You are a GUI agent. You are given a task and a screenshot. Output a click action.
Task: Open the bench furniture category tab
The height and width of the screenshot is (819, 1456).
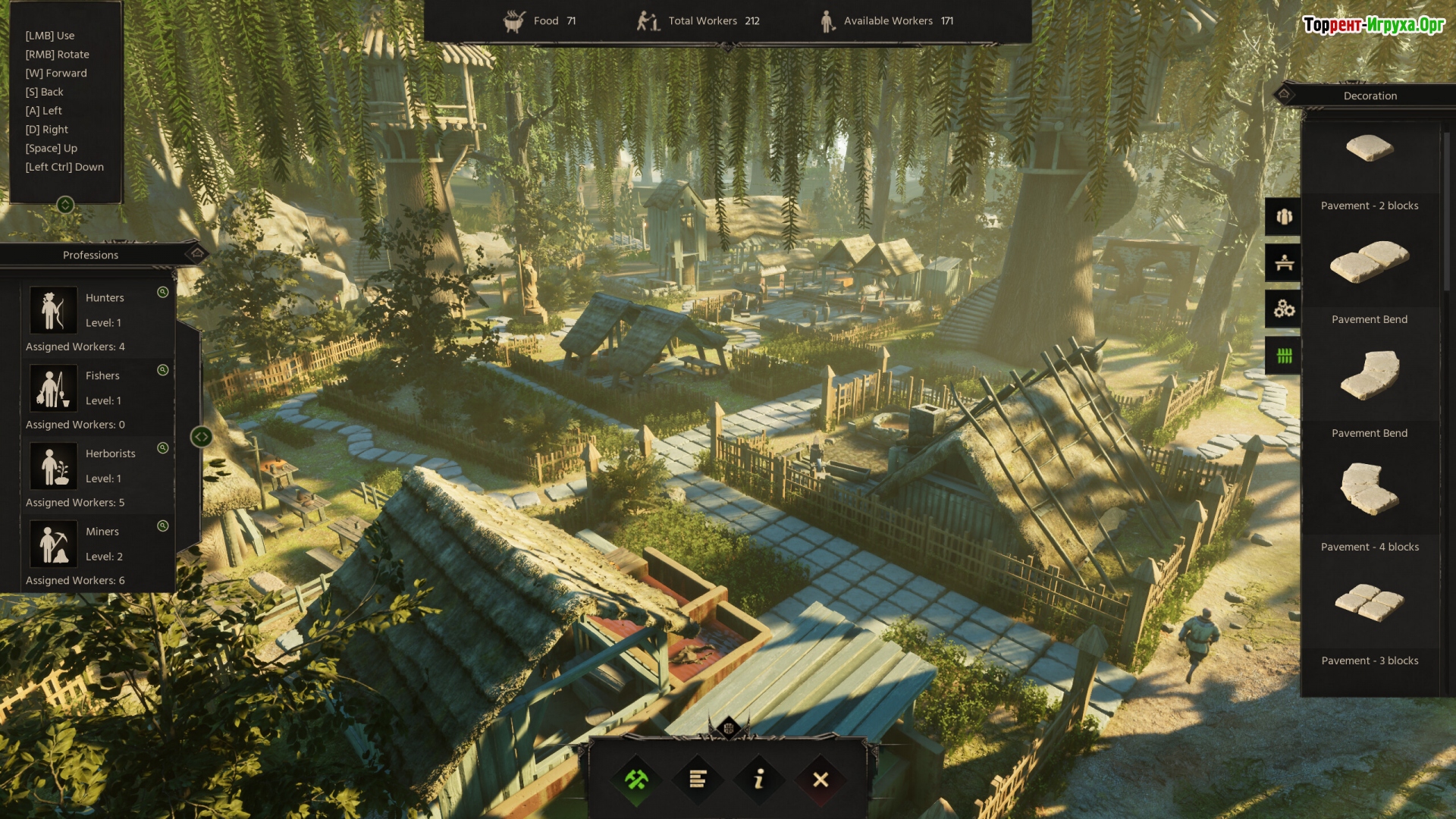coord(1284,263)
